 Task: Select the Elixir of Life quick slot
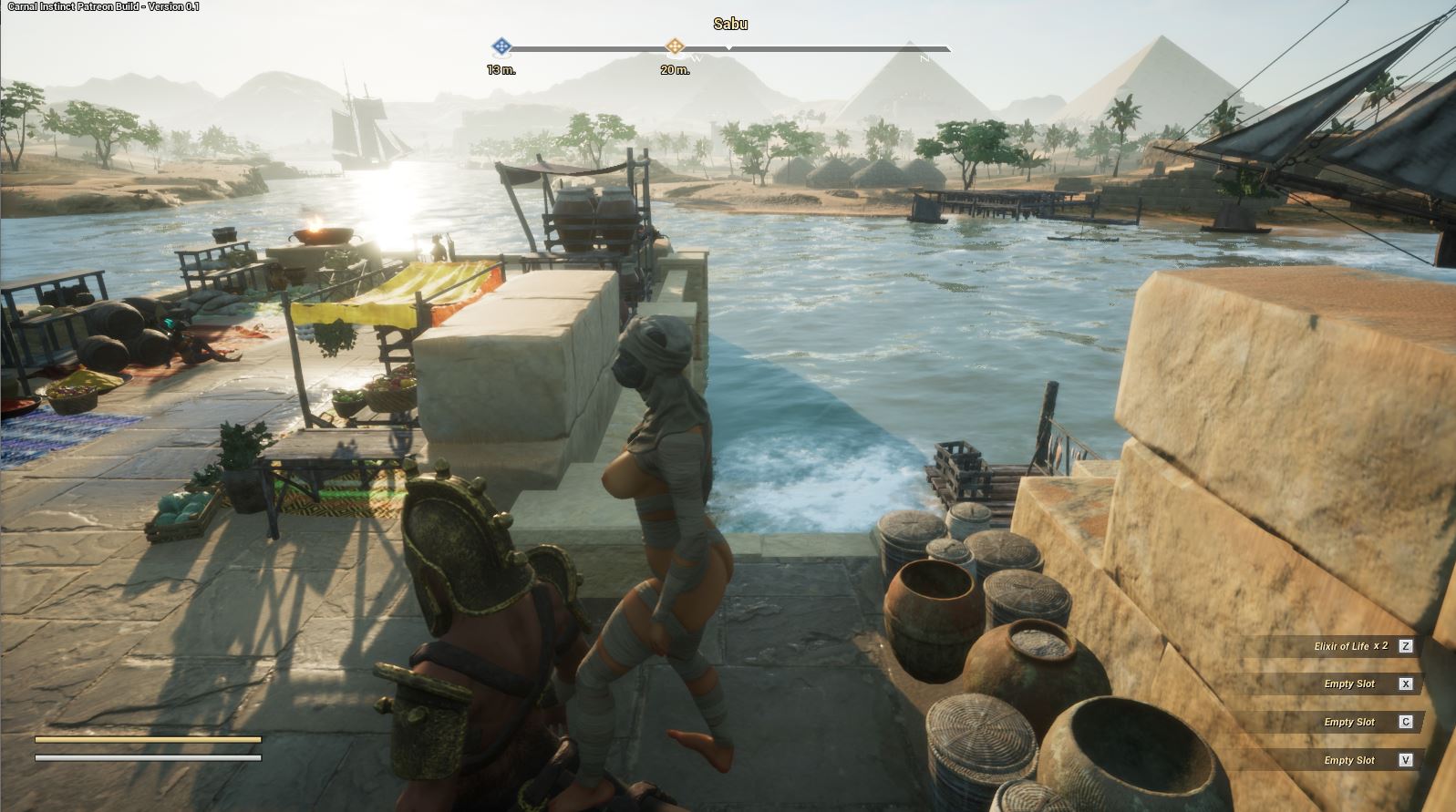coord(1351,646)
